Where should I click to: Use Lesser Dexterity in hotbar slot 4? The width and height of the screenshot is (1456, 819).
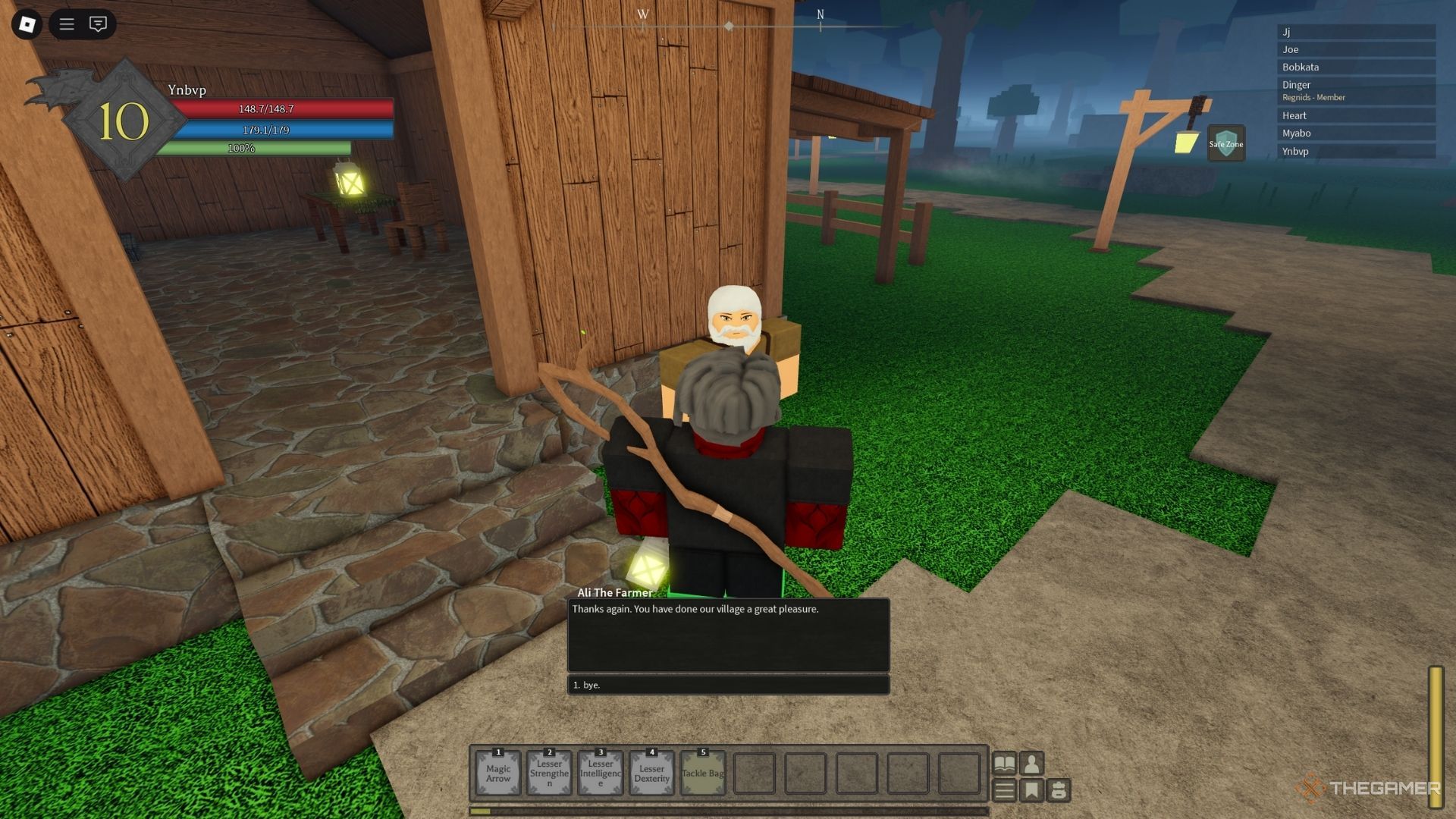[650, 771]
